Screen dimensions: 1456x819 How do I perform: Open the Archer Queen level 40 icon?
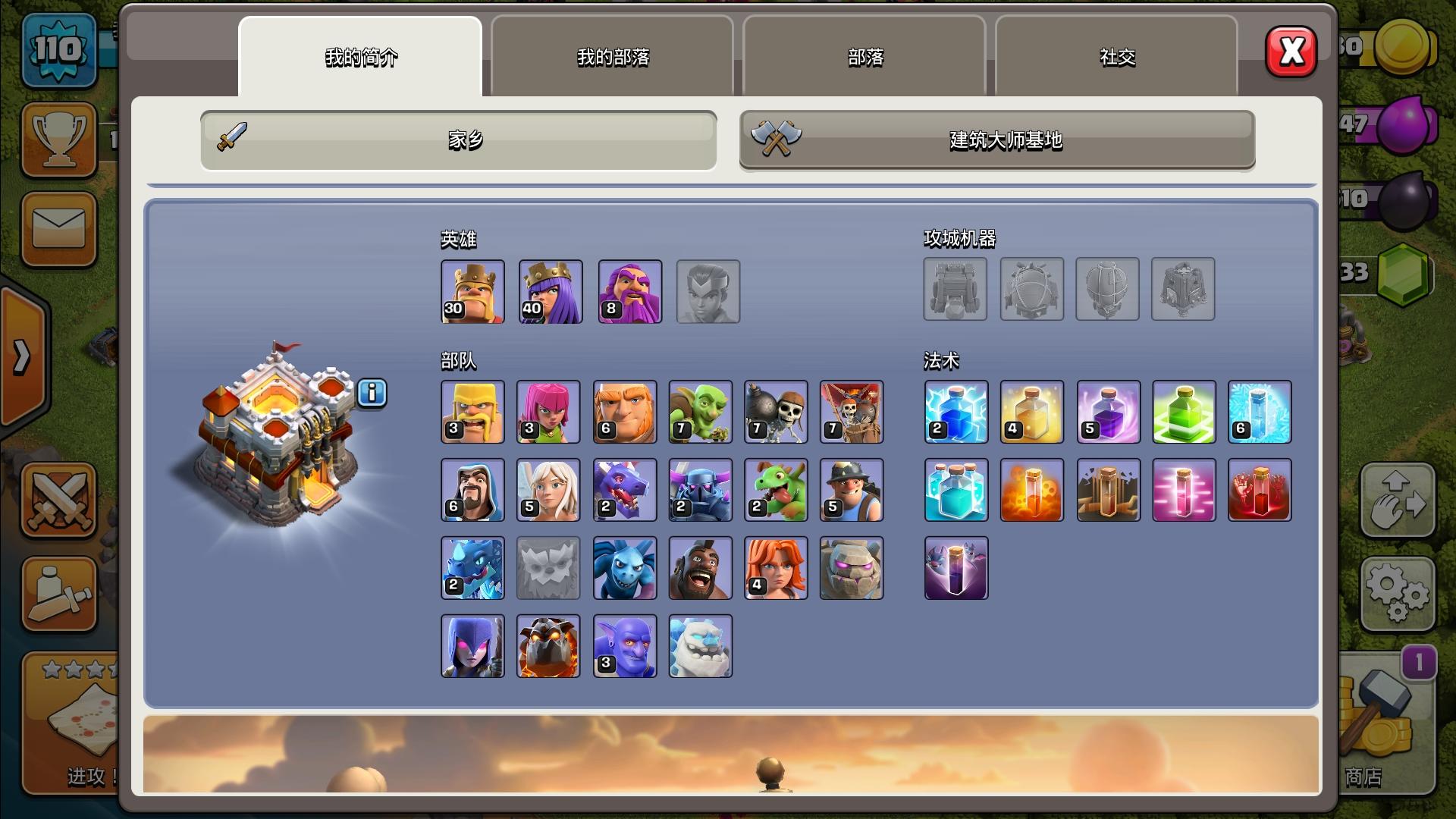tap(548, 291)
